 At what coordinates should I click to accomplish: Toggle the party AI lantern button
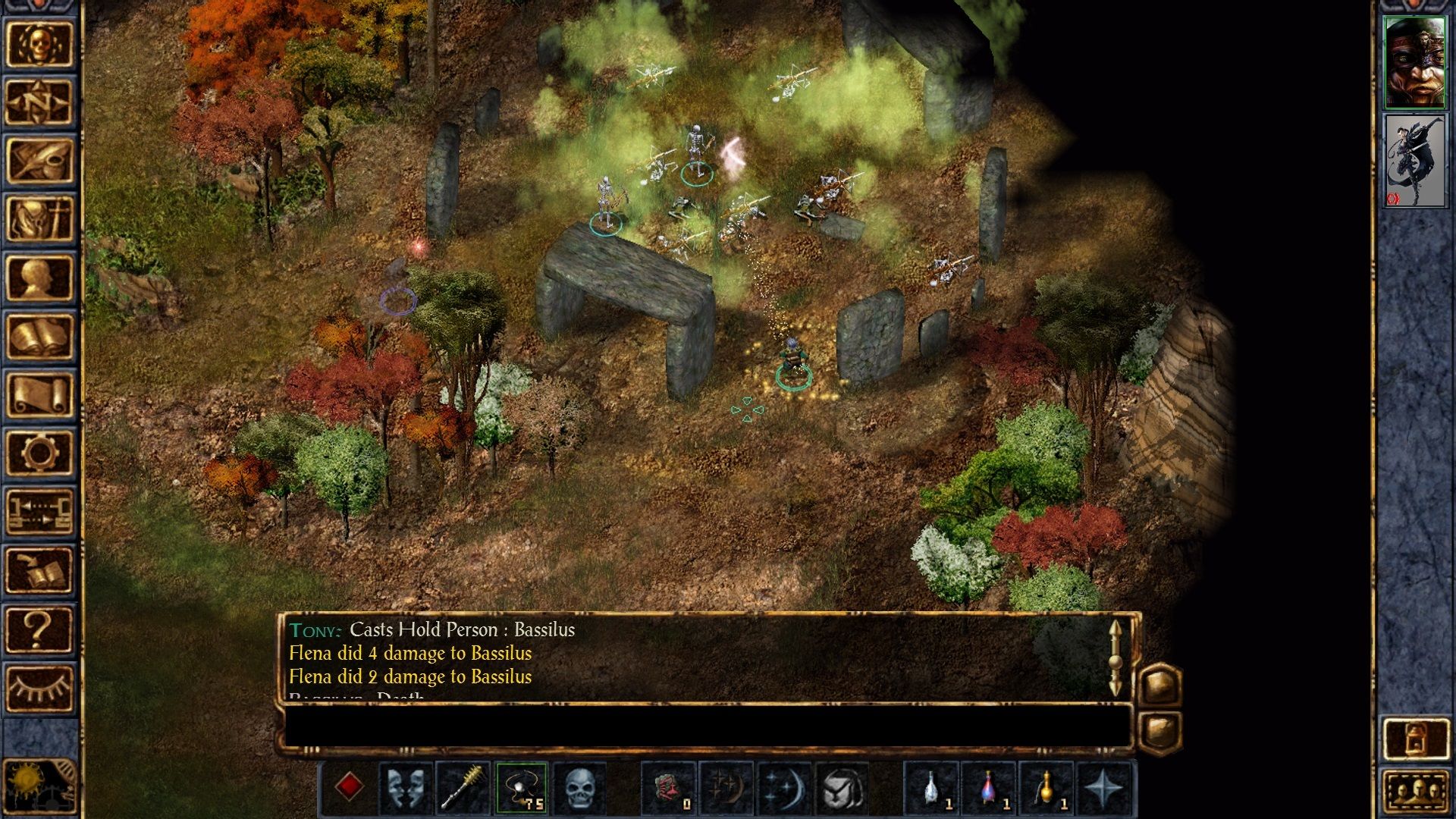1415,738
